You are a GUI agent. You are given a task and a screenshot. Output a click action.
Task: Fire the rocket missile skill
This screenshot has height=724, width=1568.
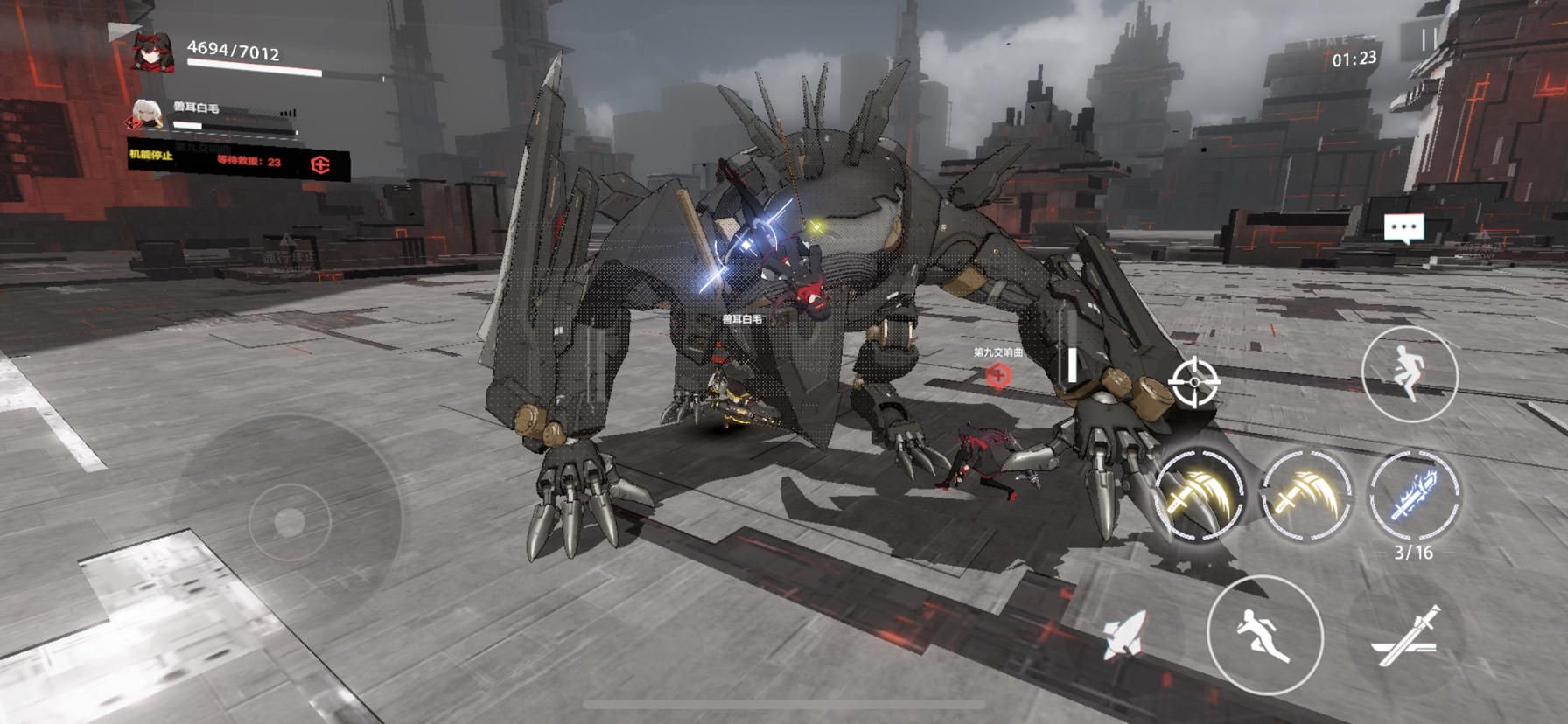click(1124, 632)
